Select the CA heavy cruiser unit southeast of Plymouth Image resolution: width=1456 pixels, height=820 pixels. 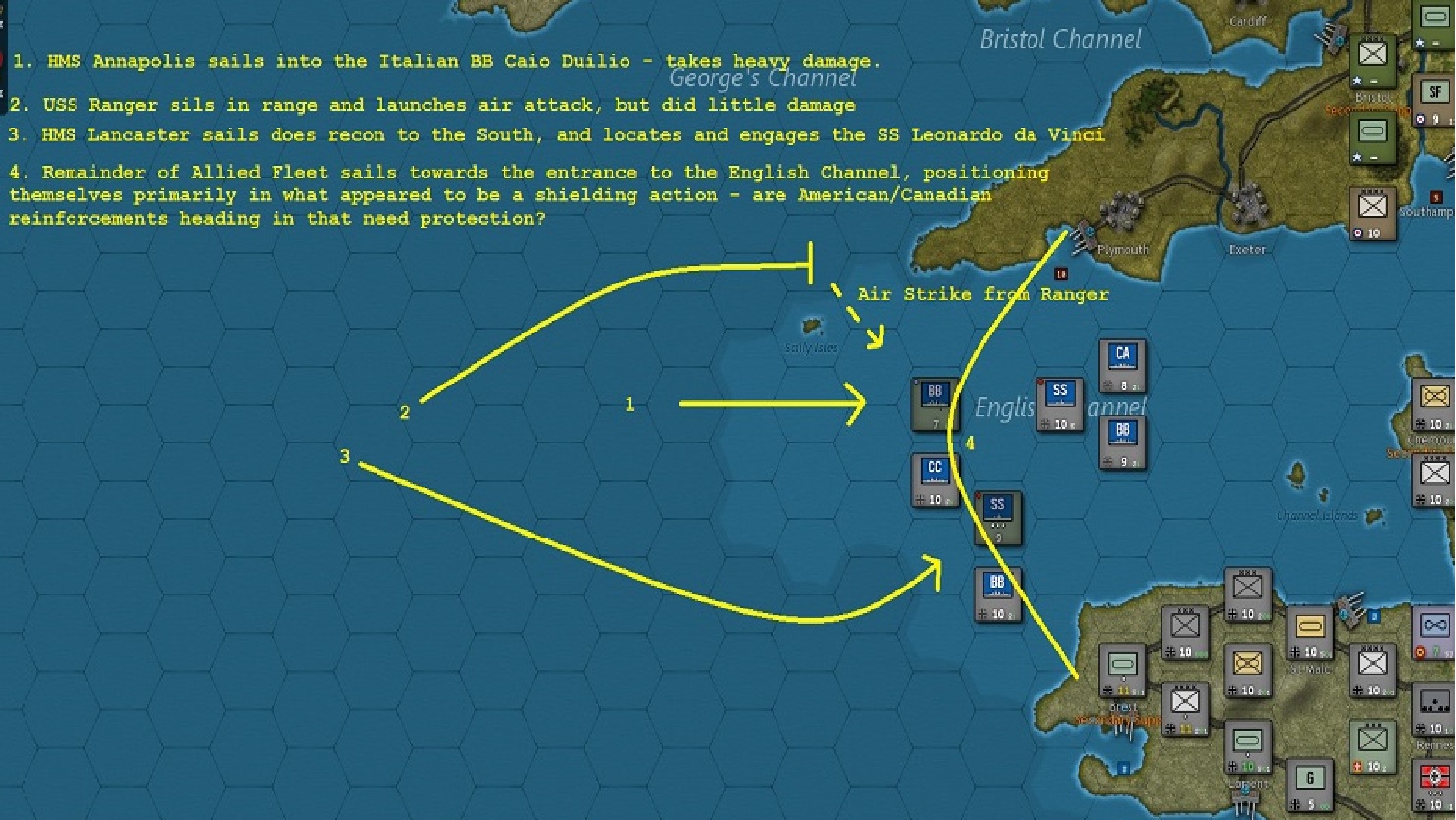1121,367
